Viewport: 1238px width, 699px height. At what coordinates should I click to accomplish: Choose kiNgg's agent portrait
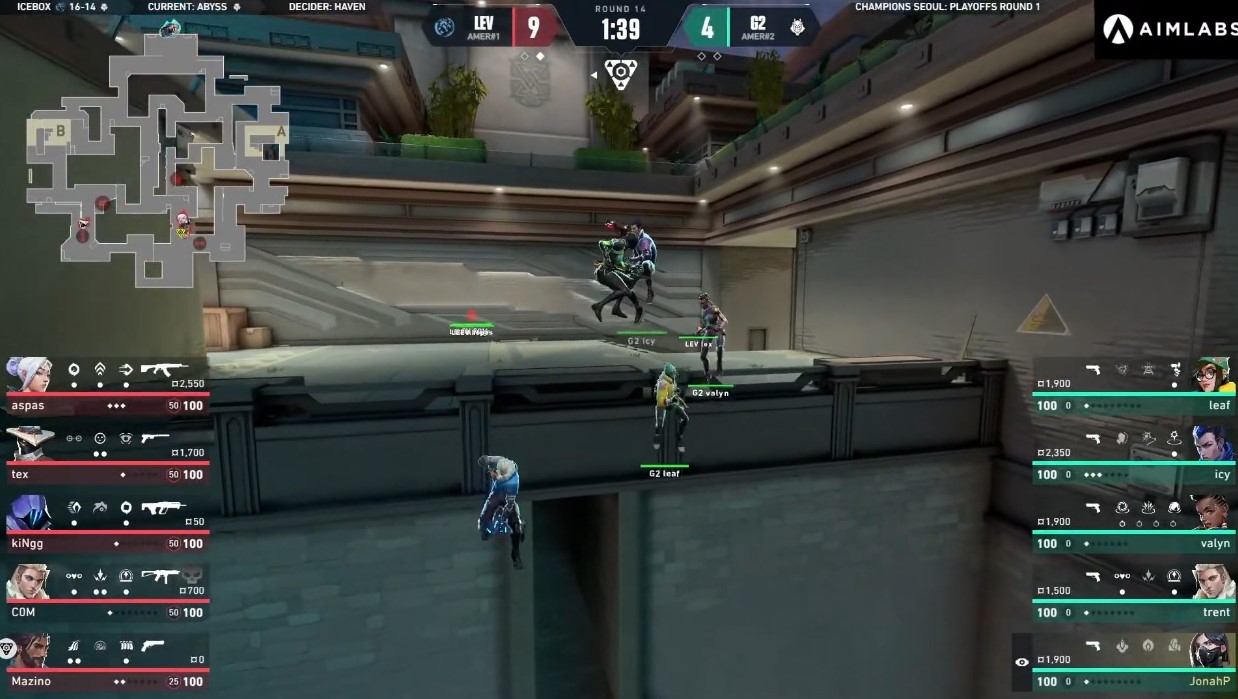28,513
